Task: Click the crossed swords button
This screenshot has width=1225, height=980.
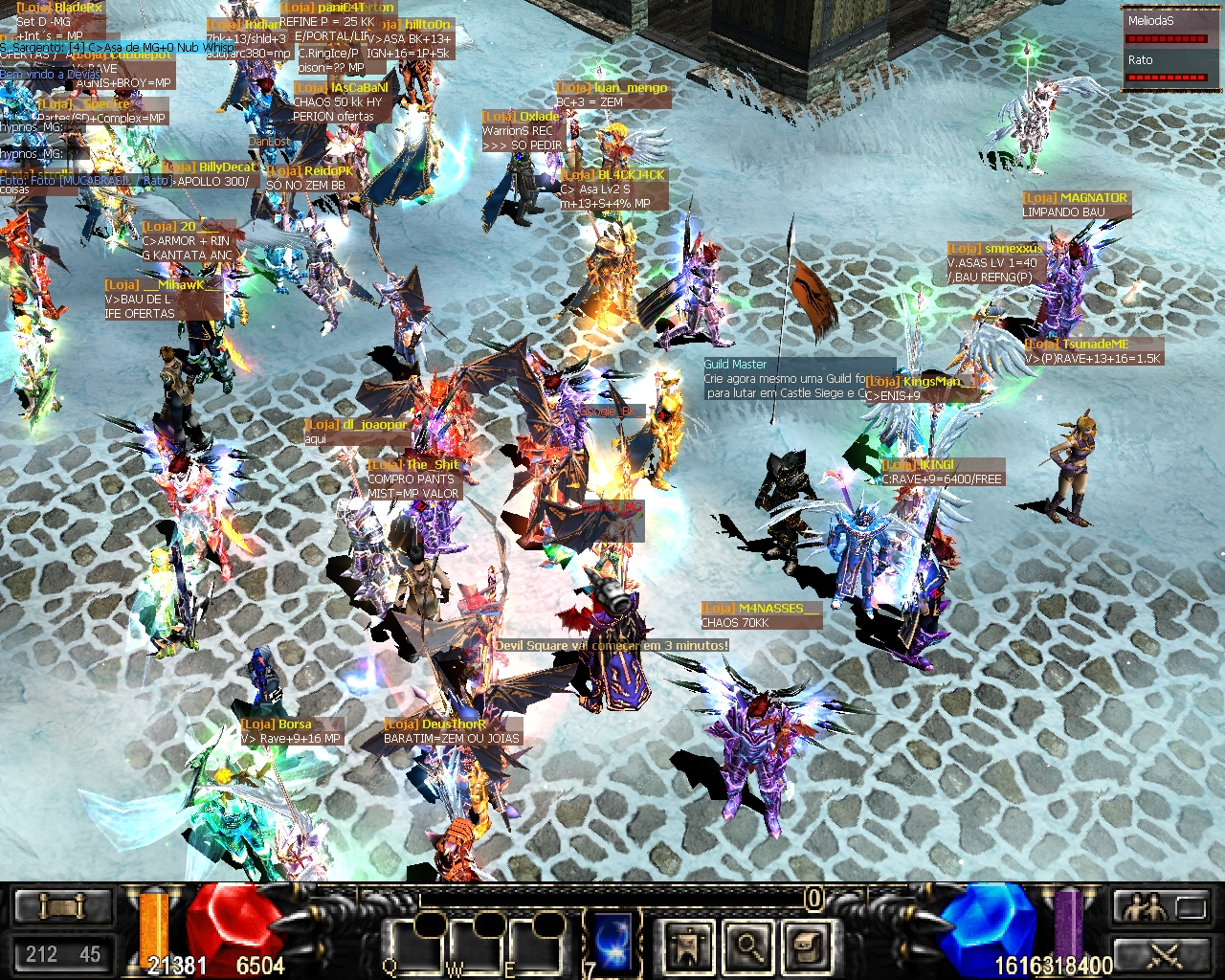Action: click(1162, 954)
